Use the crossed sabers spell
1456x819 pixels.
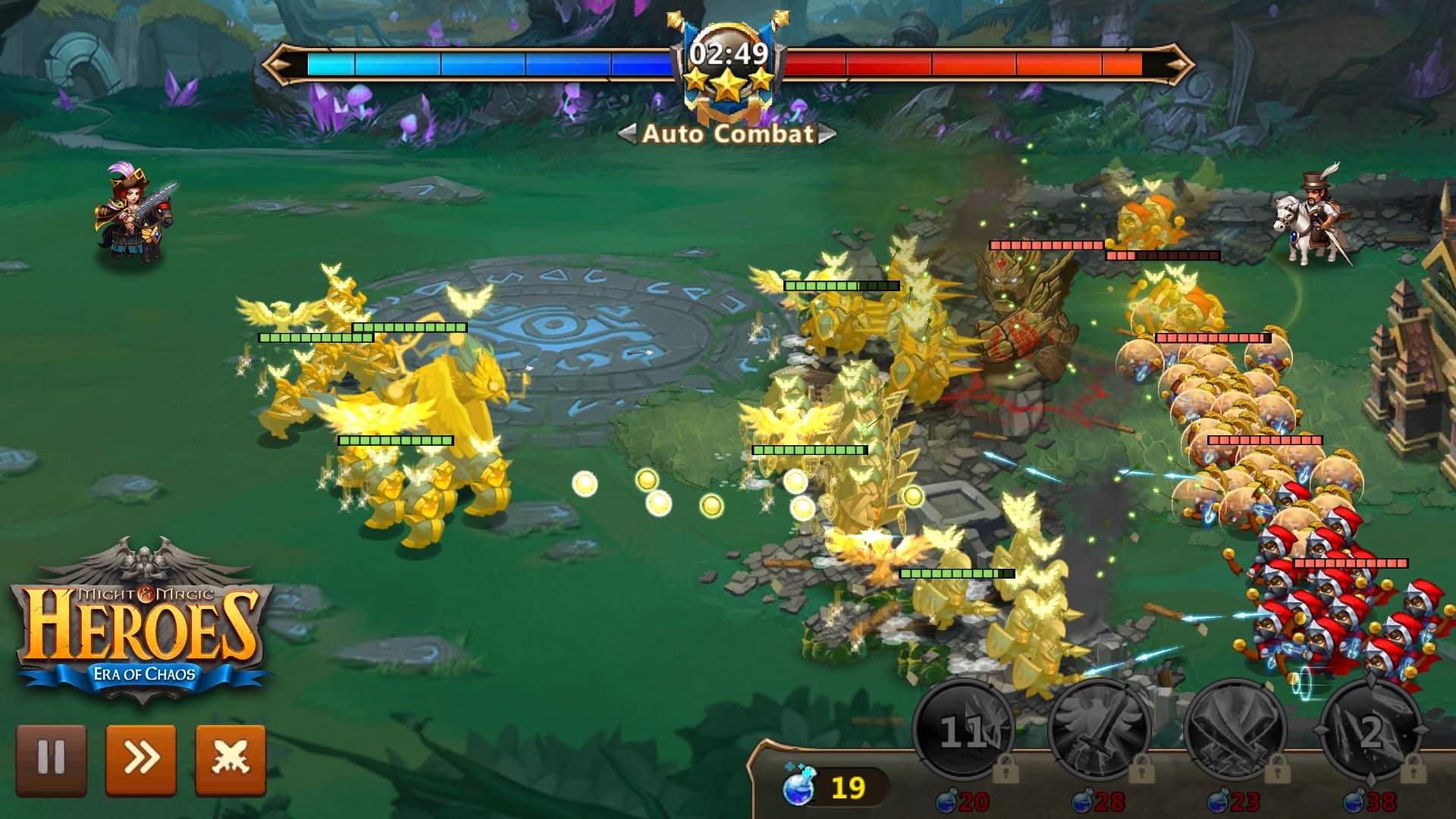1235,732
